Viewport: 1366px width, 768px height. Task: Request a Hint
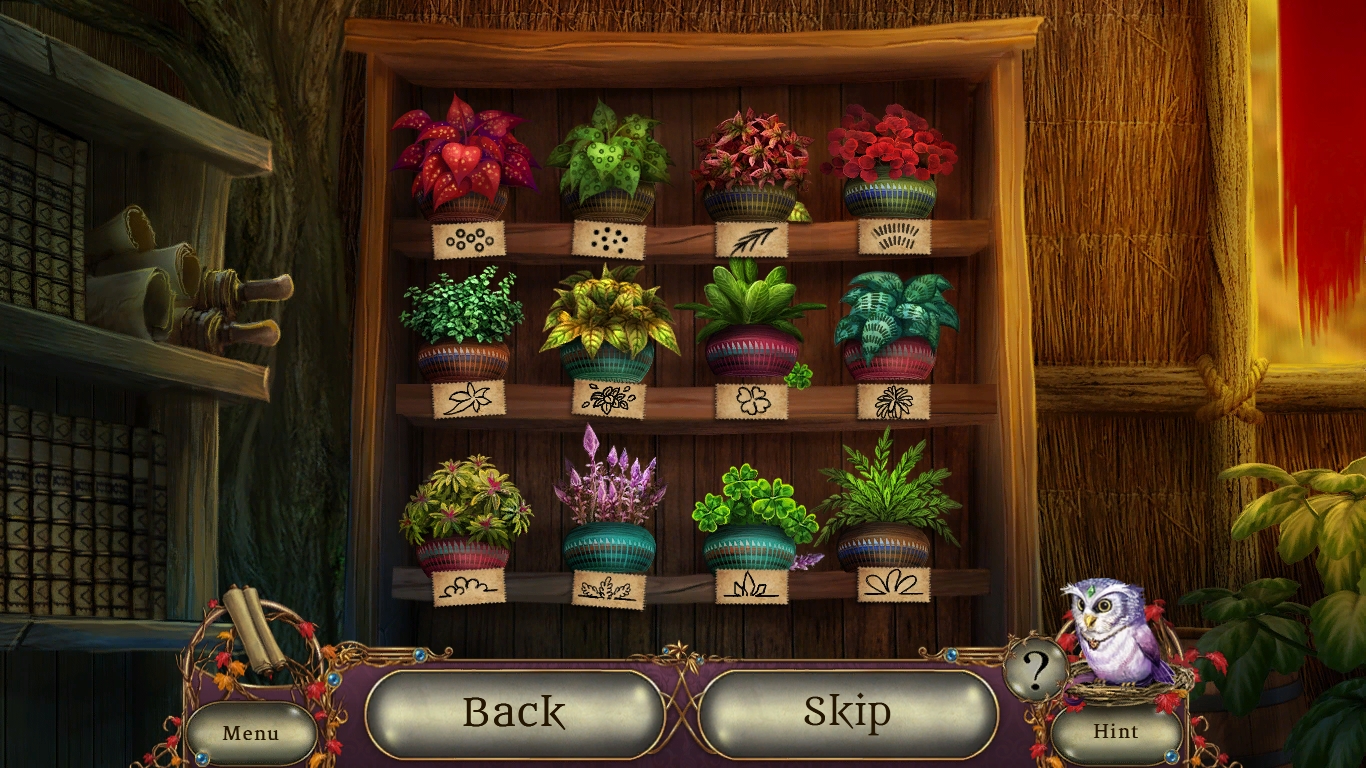(x=1116, y=731)
